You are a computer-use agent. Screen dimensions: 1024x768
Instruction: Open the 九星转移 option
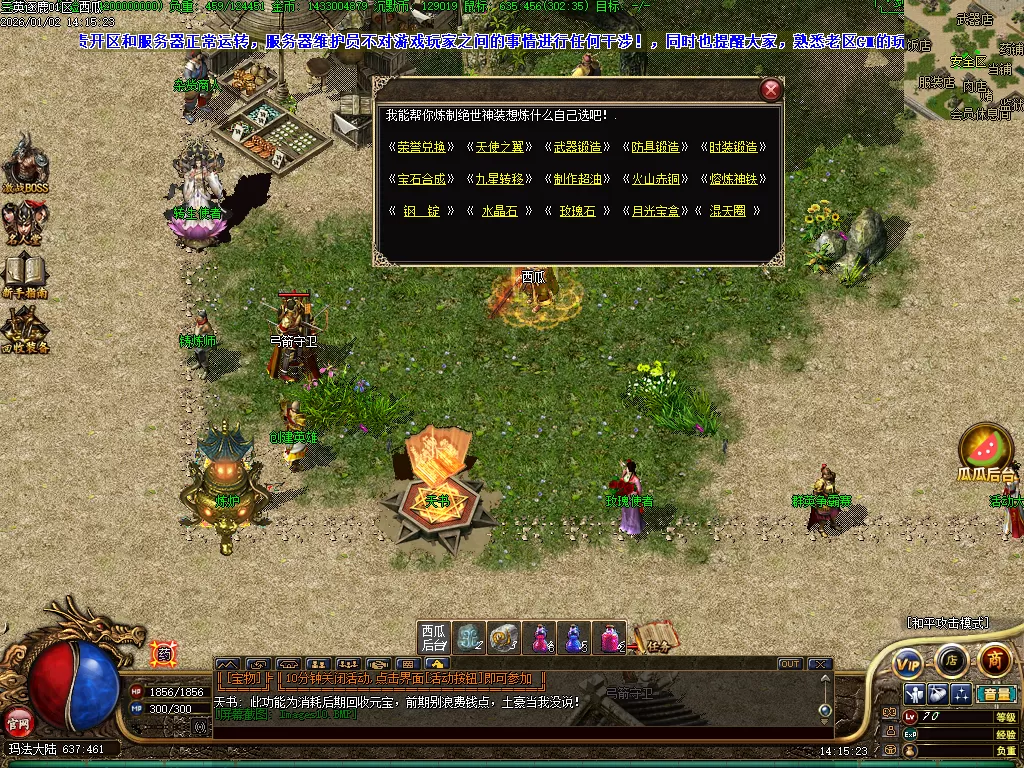tap(497, 179)
